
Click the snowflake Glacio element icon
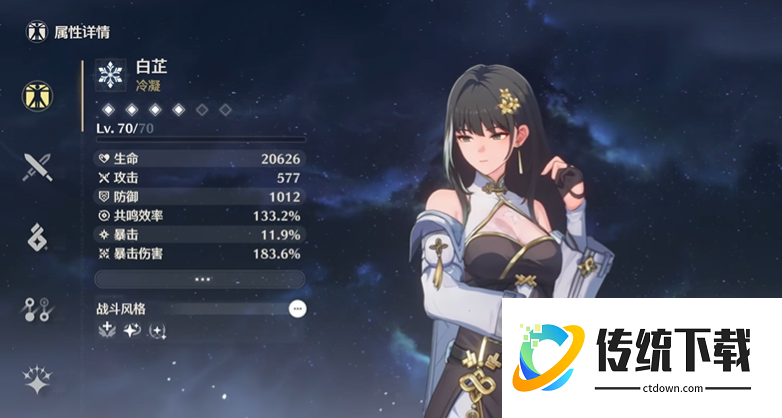coord(109,75)
